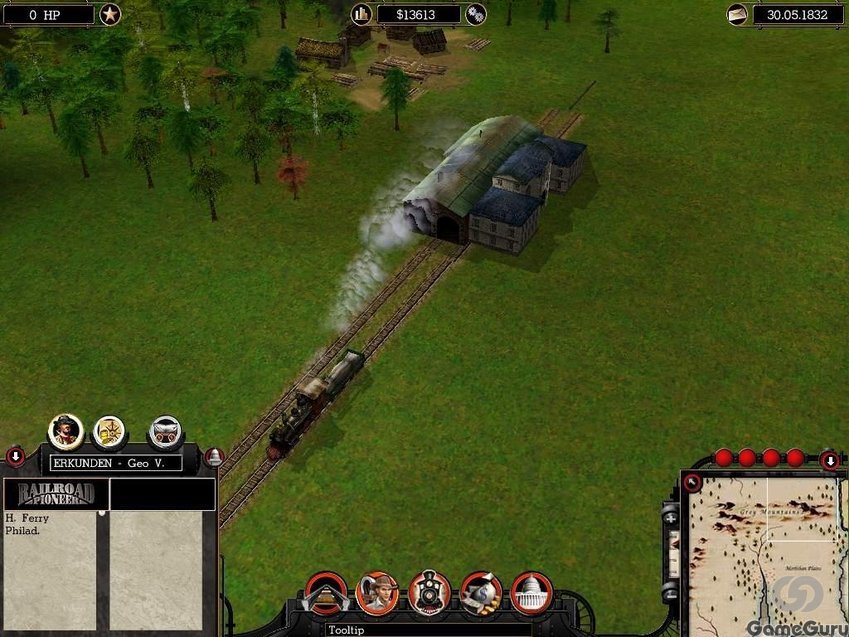849x637 pixels.
Task: Click the arrow button at minimap corner
Action: coord(691,482)
